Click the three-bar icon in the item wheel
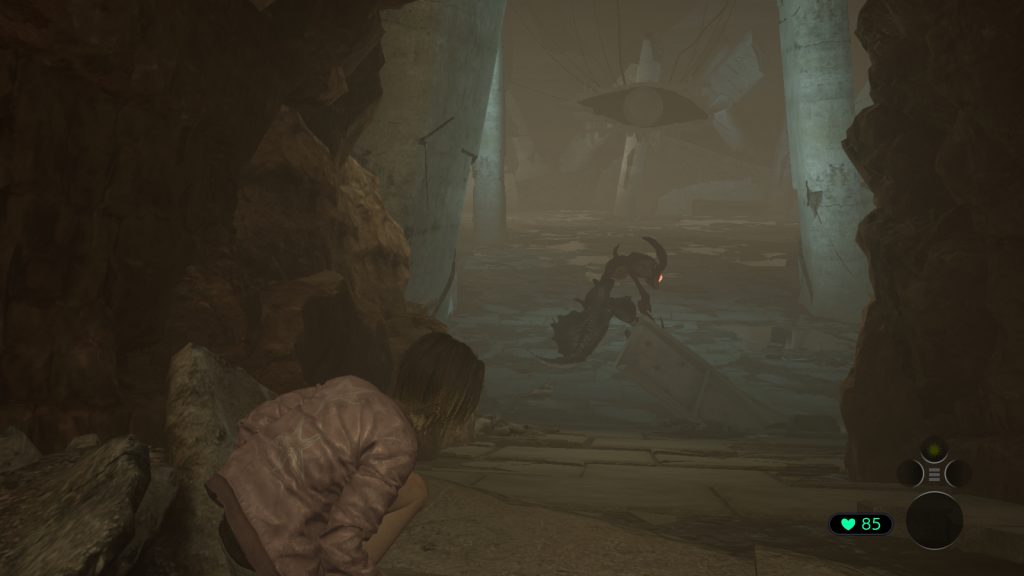This screenshot has height=576, width=1024. click(934, 474)
